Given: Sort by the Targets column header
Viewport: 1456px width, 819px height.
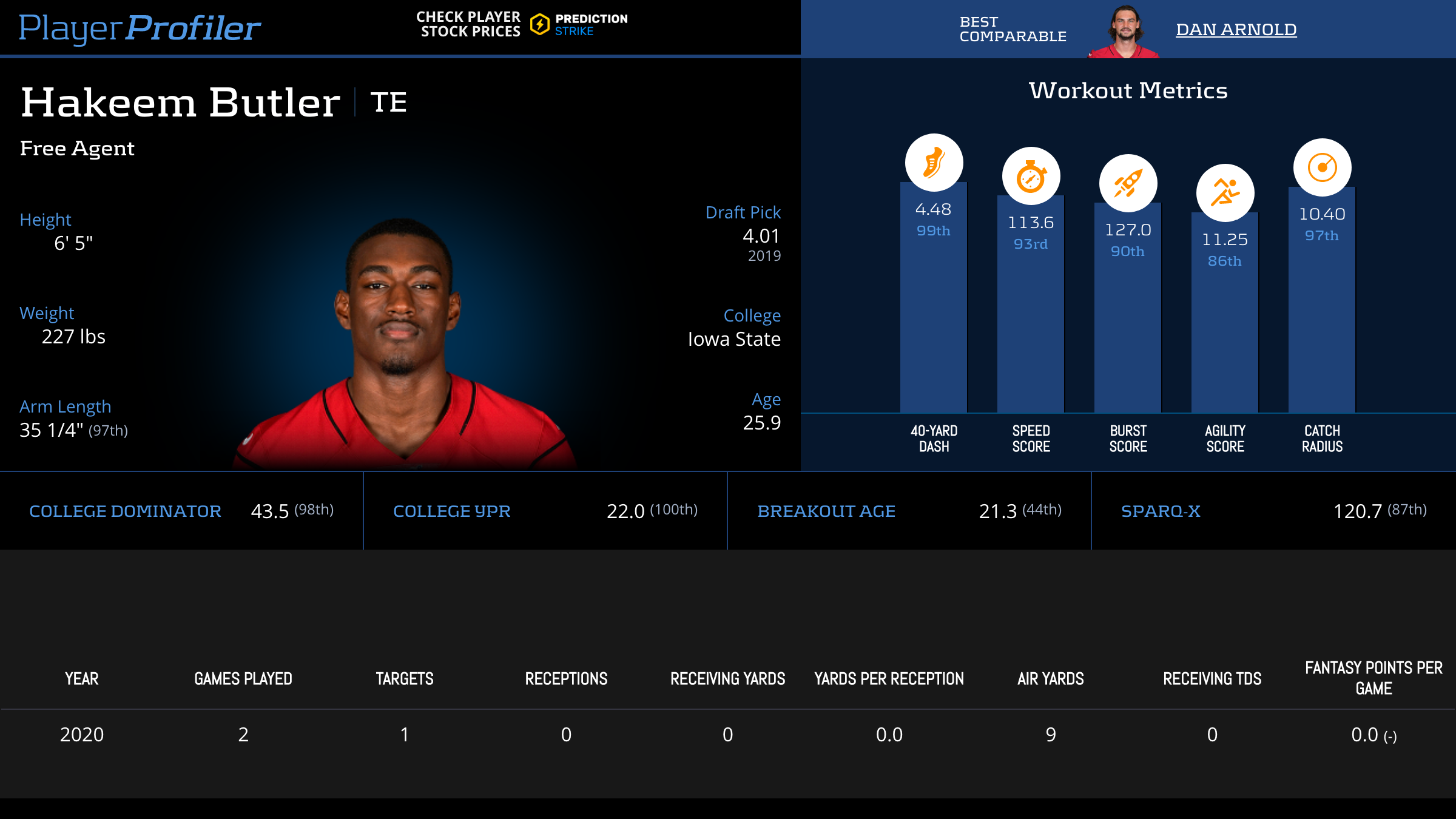Looking at the screenshot, I should (x=405, y=679).
